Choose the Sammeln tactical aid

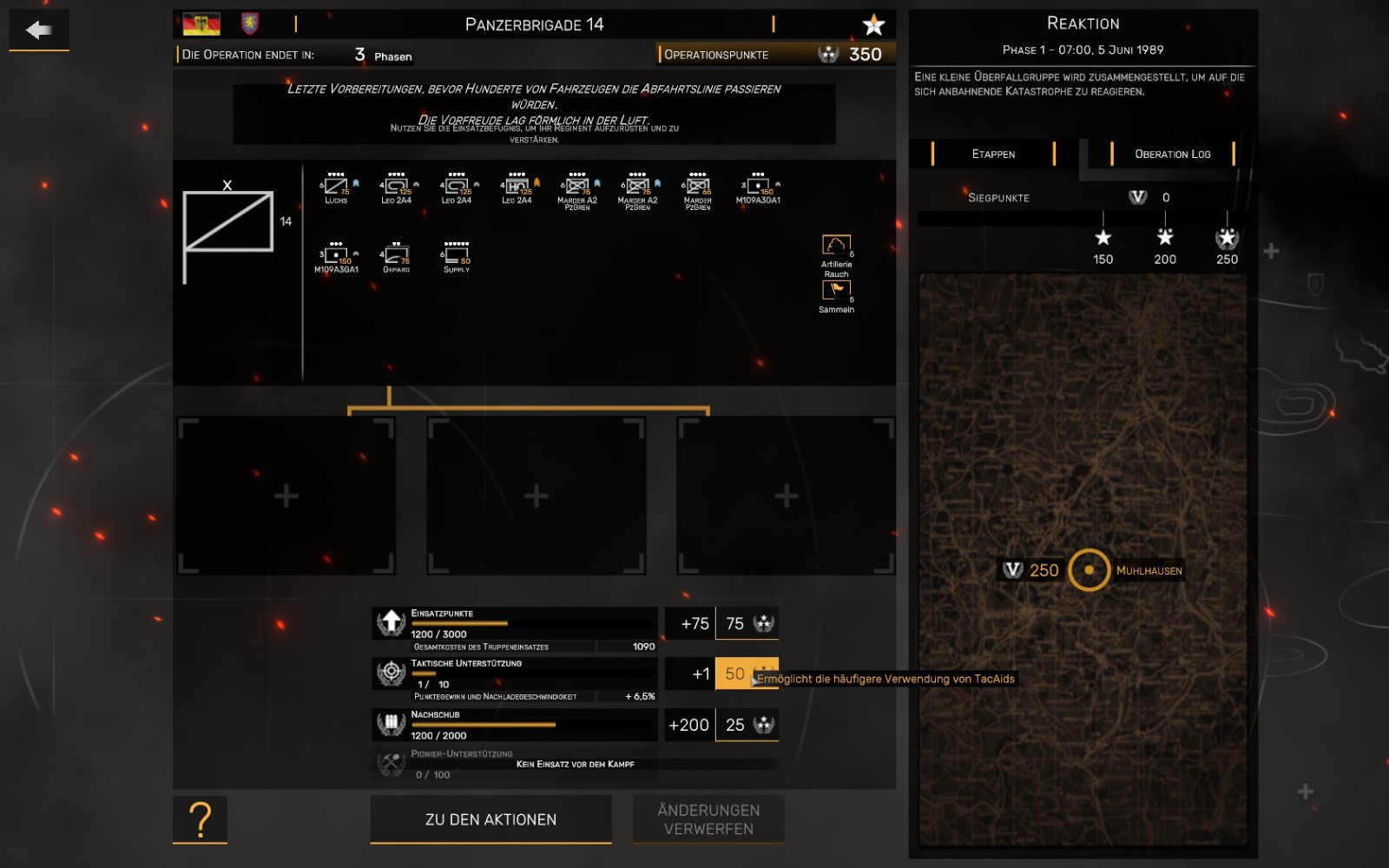click(836, 292)
